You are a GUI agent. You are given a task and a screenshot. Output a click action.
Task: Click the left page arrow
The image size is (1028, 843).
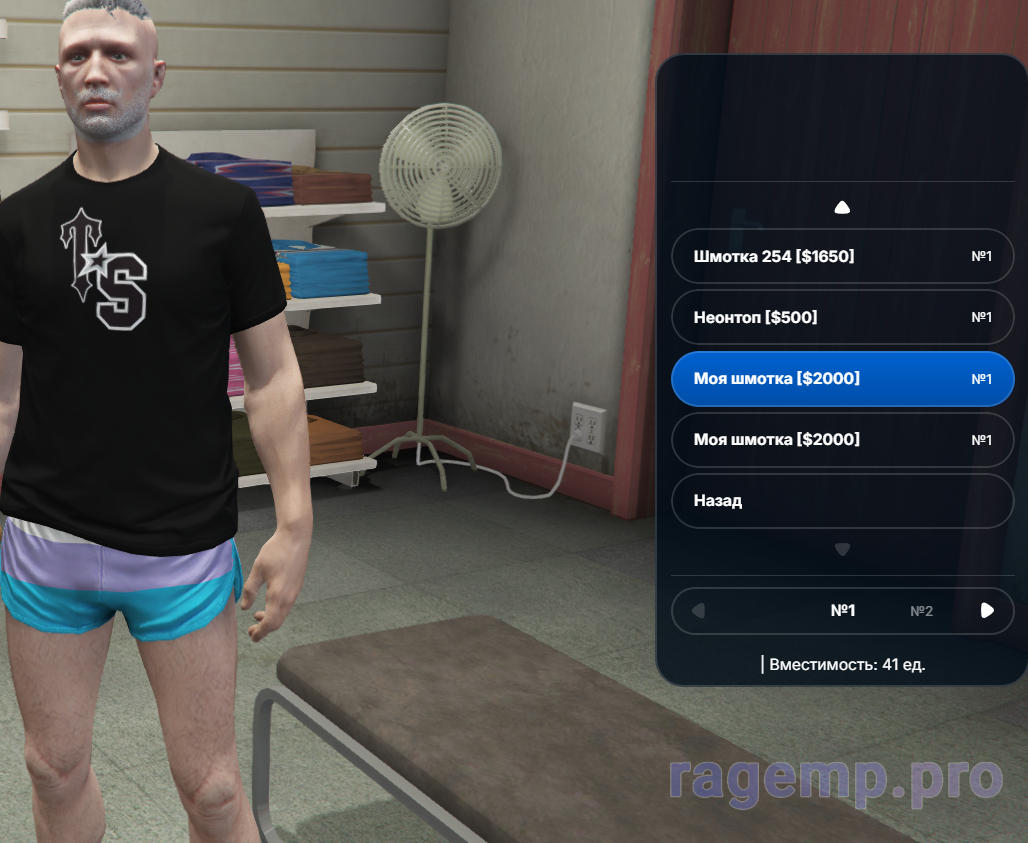(698, 611)
